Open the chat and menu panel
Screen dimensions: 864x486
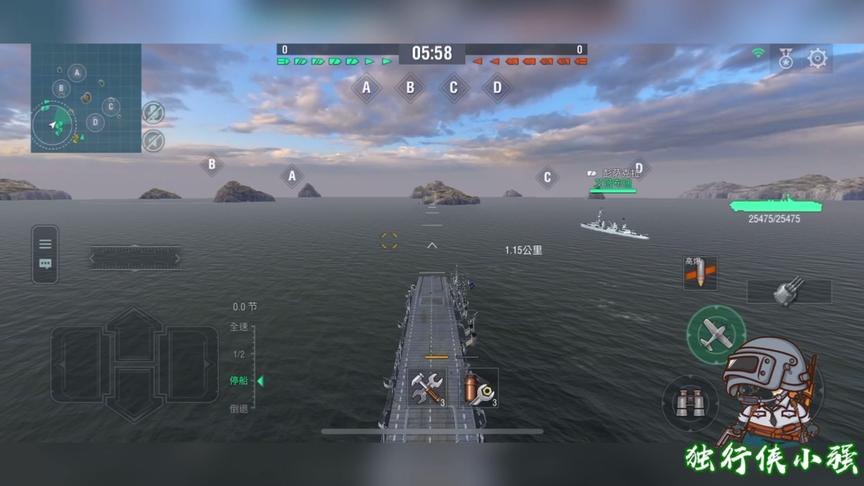(45, 253)
